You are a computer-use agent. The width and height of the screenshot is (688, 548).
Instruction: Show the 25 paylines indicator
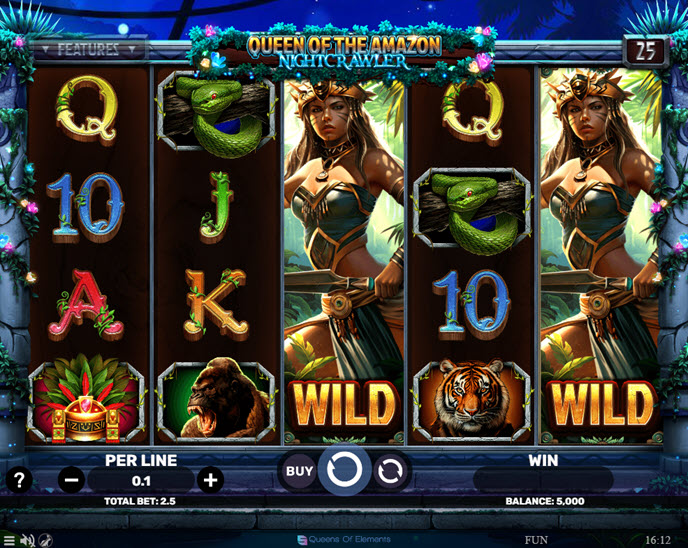646,50
